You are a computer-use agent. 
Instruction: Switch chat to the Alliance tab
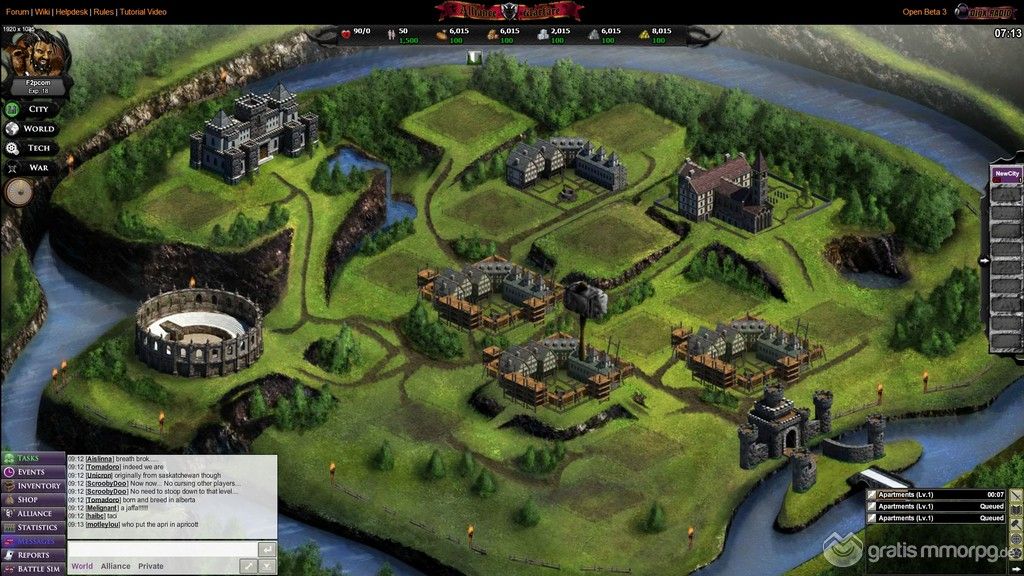(115, 566)
